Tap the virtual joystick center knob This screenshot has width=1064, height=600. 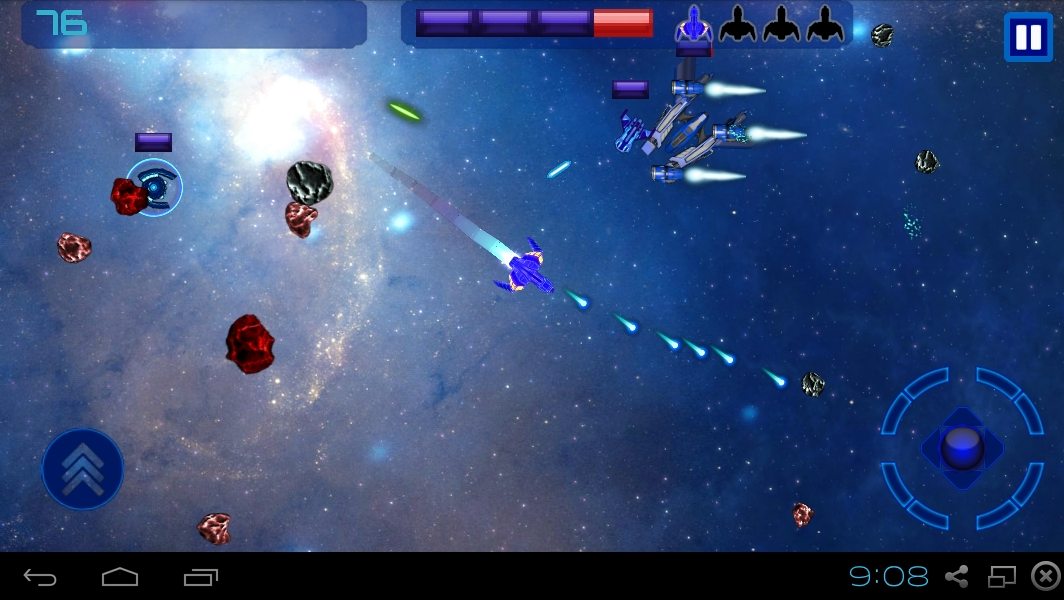(x=961, y=447)
